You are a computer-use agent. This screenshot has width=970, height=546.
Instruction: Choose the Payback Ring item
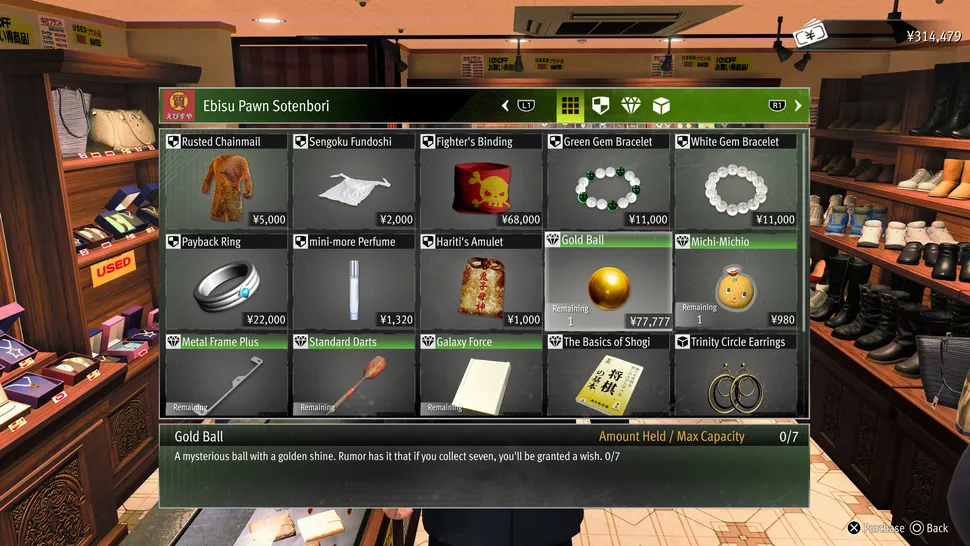click(x=225, y=281)
